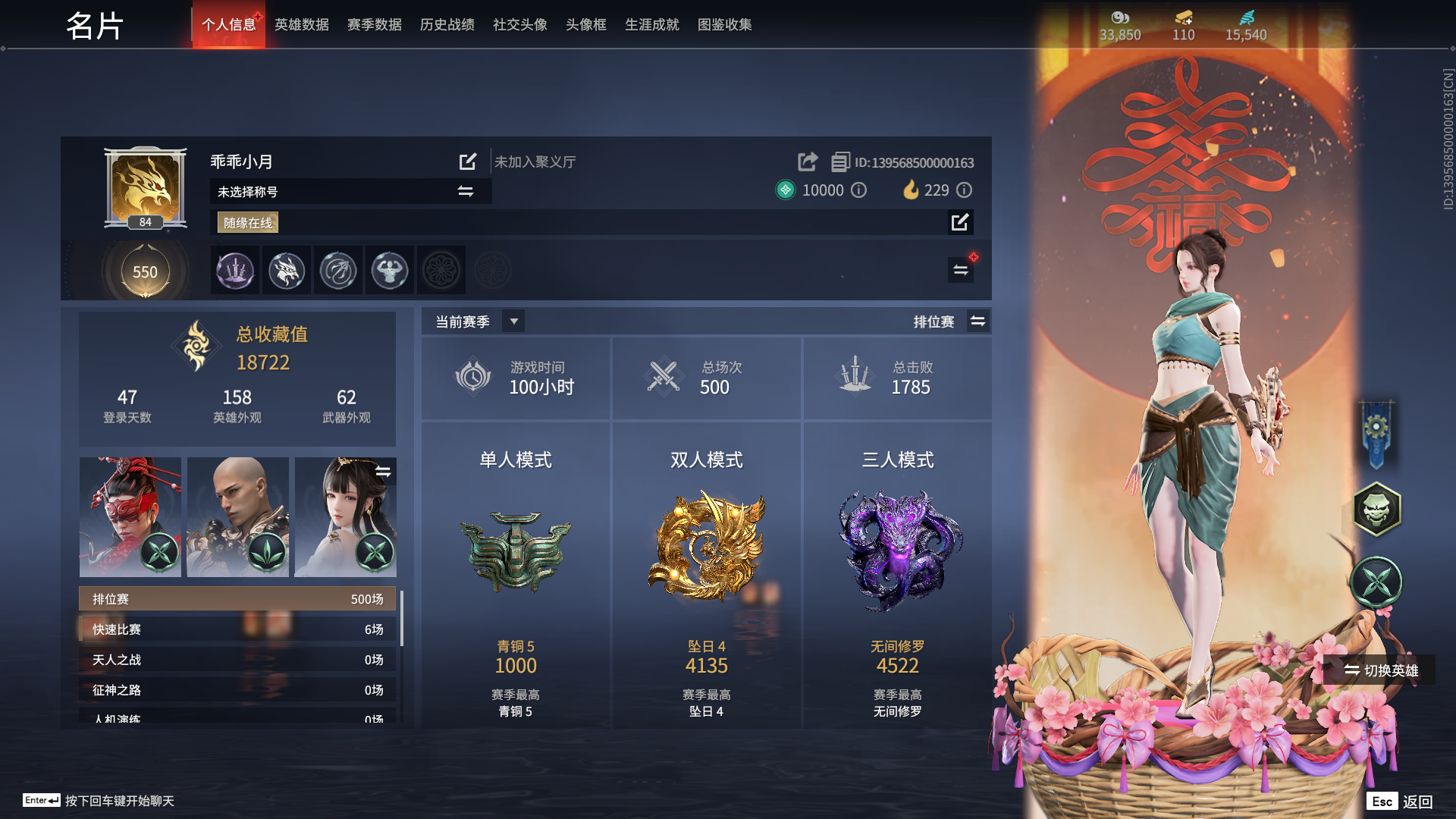The height and width of the screenshot is (819, 1456).
Task: Copy the player ID 139568500000163
Action: coord(839,162)
